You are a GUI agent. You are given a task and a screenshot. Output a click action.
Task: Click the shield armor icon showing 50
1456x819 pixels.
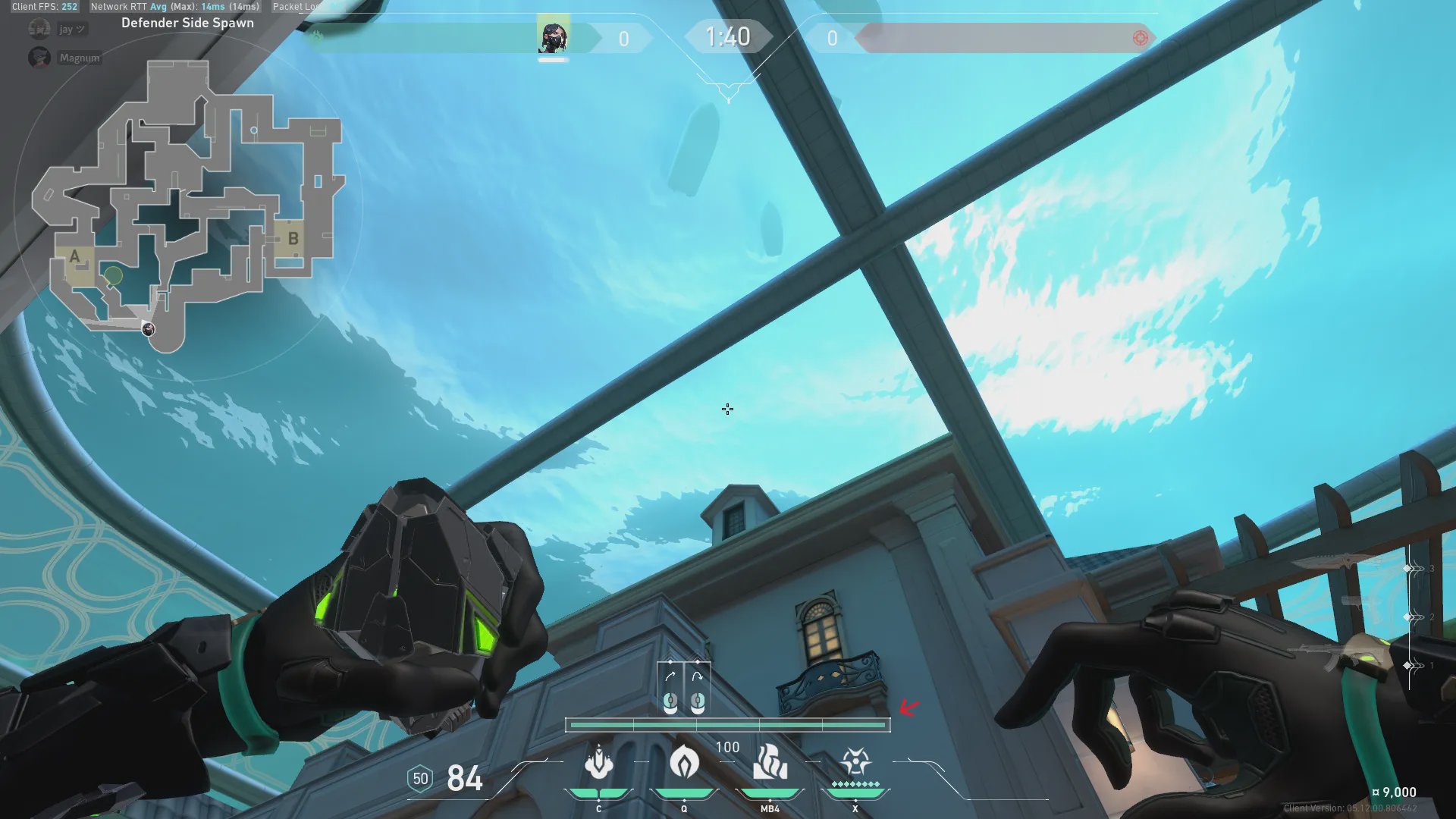420,779
